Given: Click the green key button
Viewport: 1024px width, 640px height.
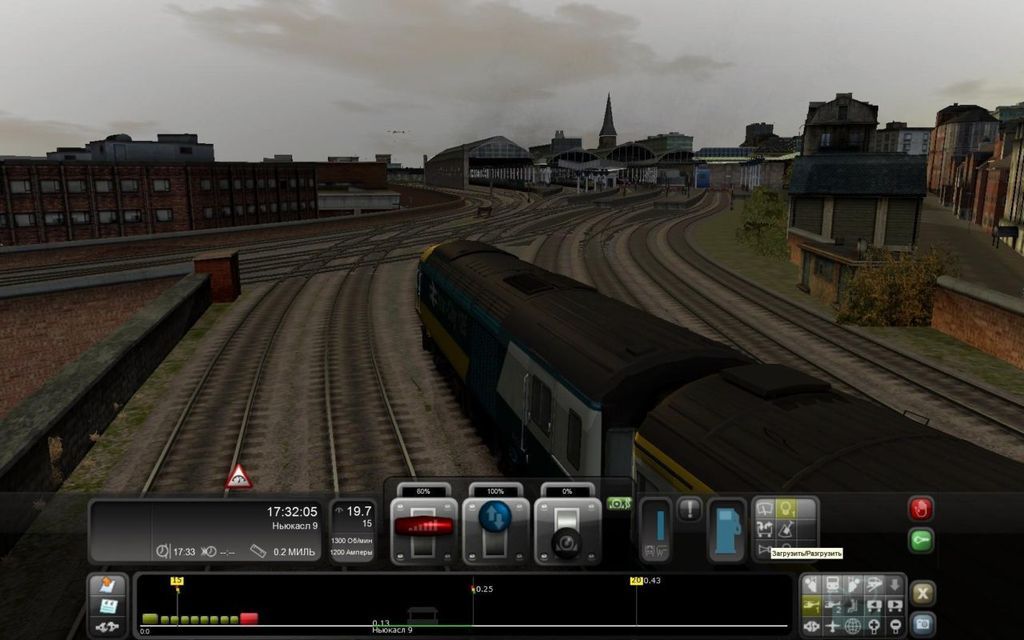Looking at the screenshot, I should pos(920,541).
